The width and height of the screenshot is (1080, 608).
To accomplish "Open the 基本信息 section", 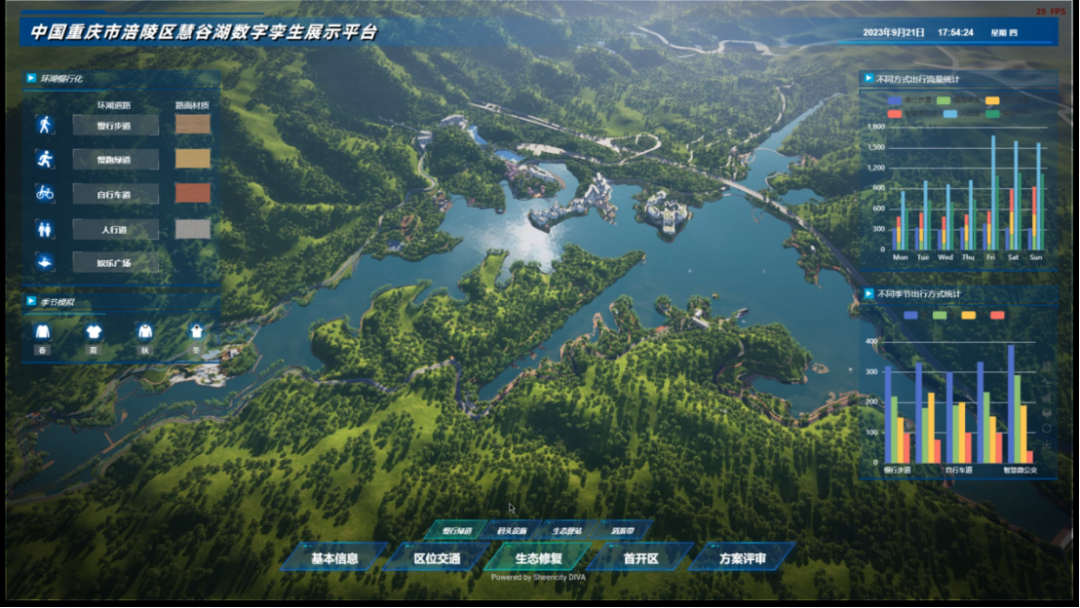I will (334, 558).
